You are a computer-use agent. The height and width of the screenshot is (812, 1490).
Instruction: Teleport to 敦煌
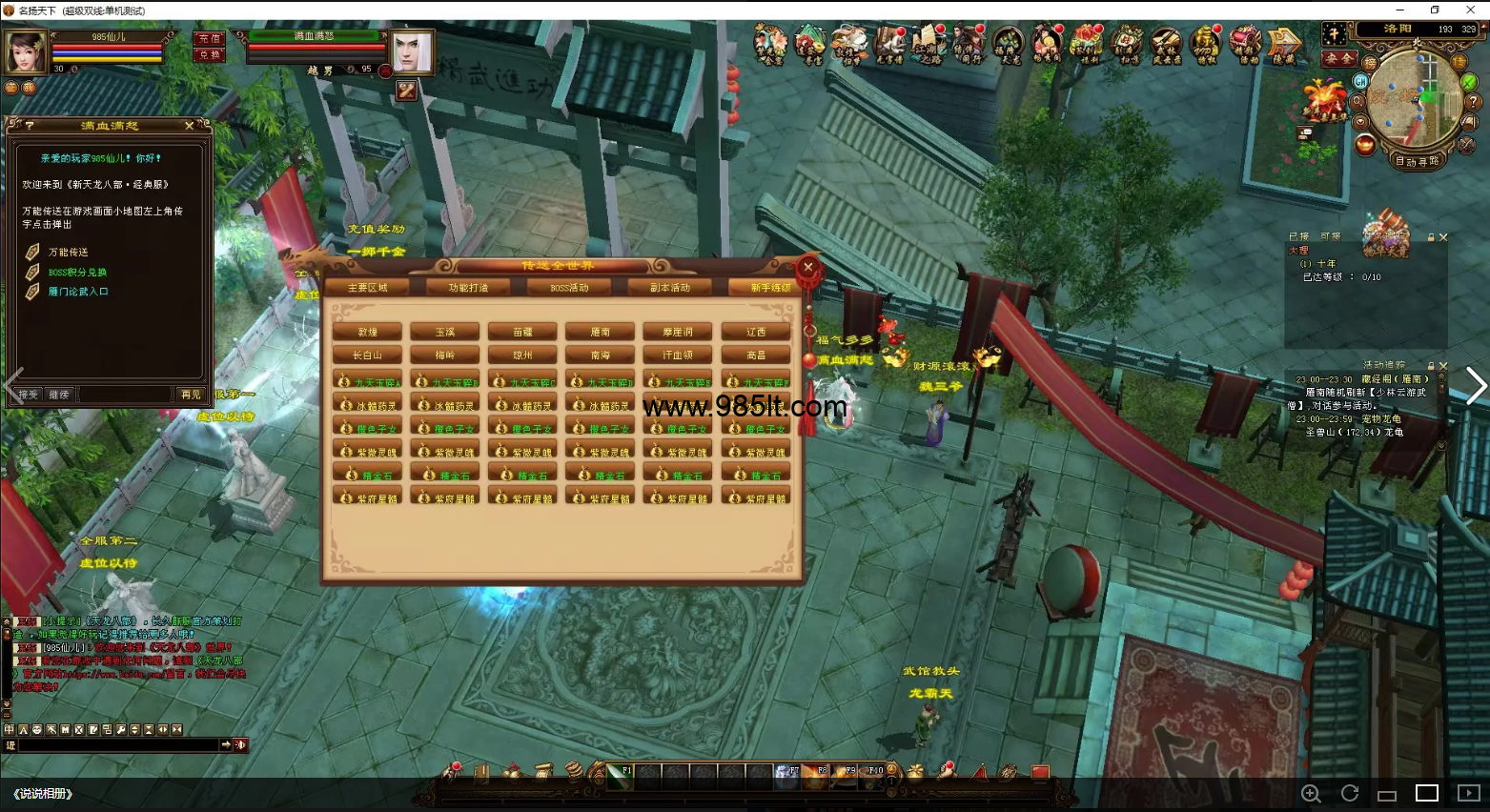tap(367, 332)
